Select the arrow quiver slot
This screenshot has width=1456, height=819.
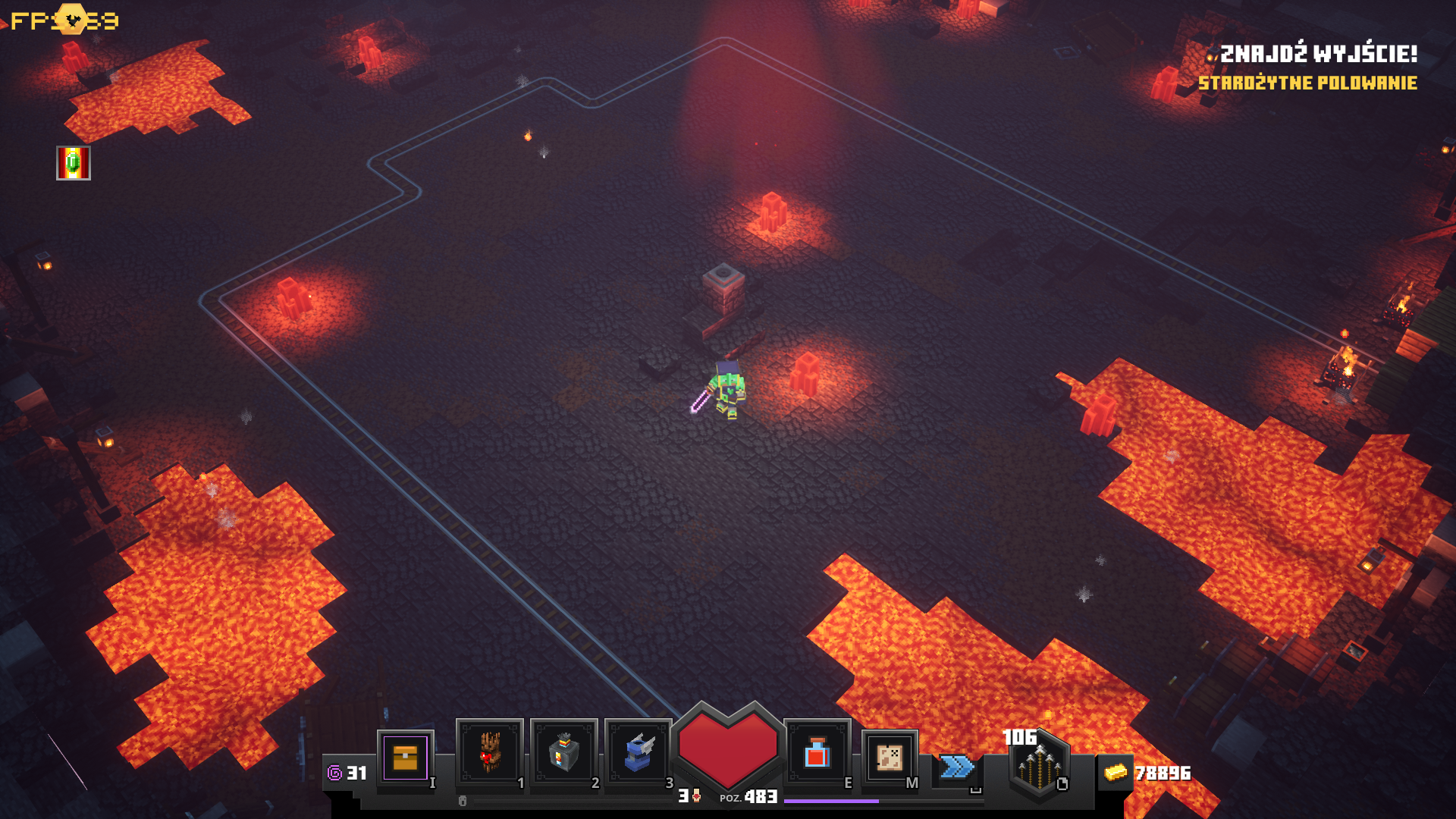point(1039,766)
